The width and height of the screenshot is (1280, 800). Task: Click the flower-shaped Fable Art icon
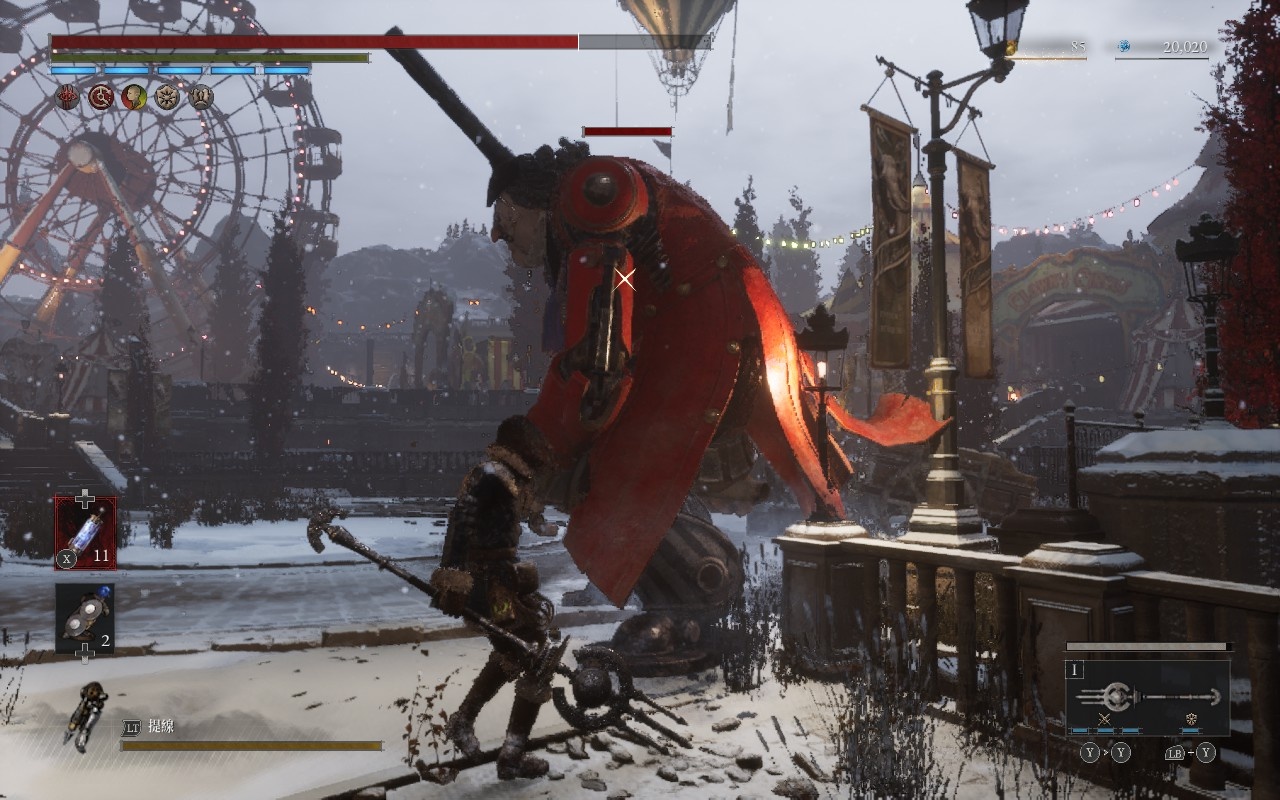1192,719
